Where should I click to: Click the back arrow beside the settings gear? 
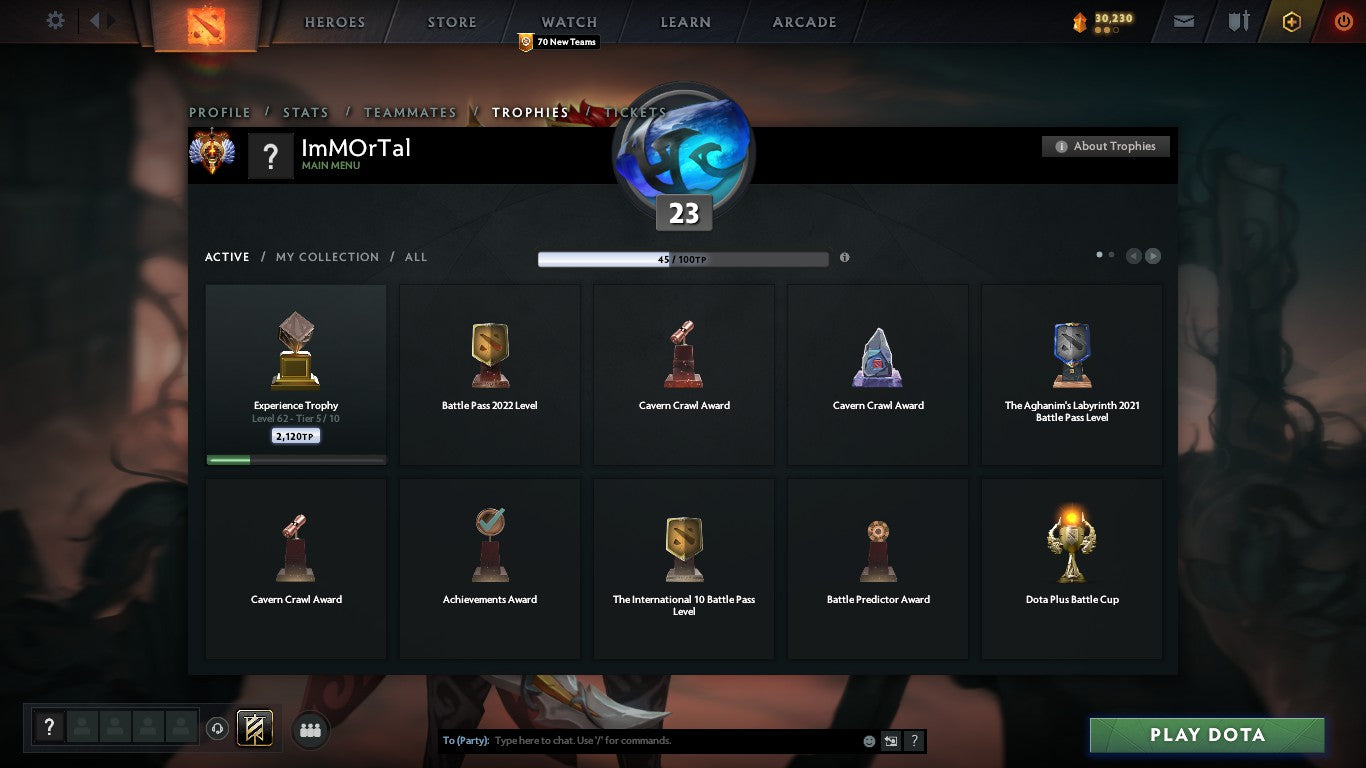click(x=93, y=19)
